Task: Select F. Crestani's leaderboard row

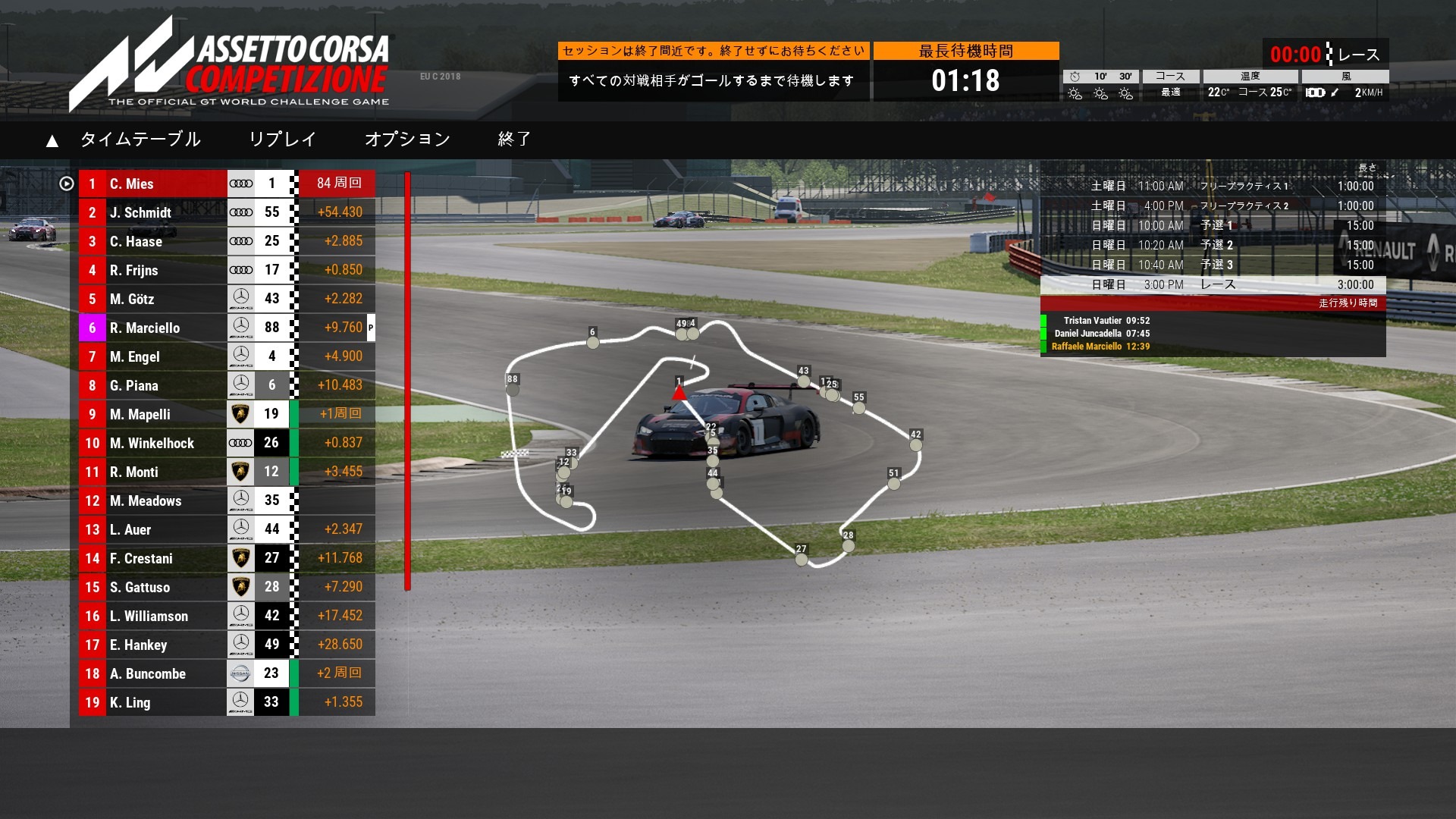Action: (152, 559)
